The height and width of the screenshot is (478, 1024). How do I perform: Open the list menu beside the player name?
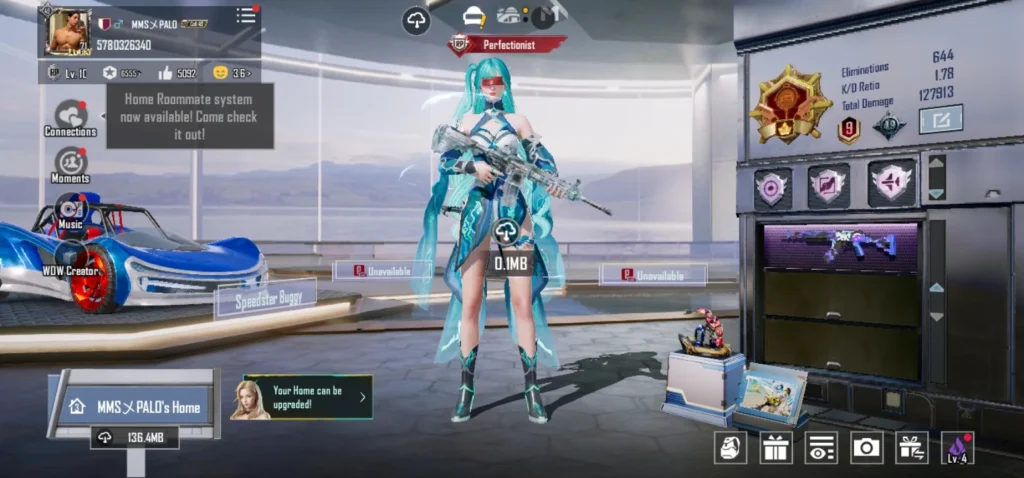246,15
